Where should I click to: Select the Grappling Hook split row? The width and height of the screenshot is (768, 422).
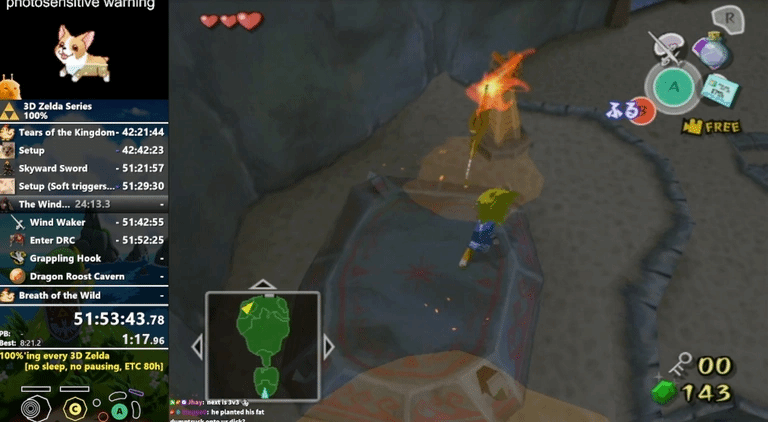tap(84, 258)
